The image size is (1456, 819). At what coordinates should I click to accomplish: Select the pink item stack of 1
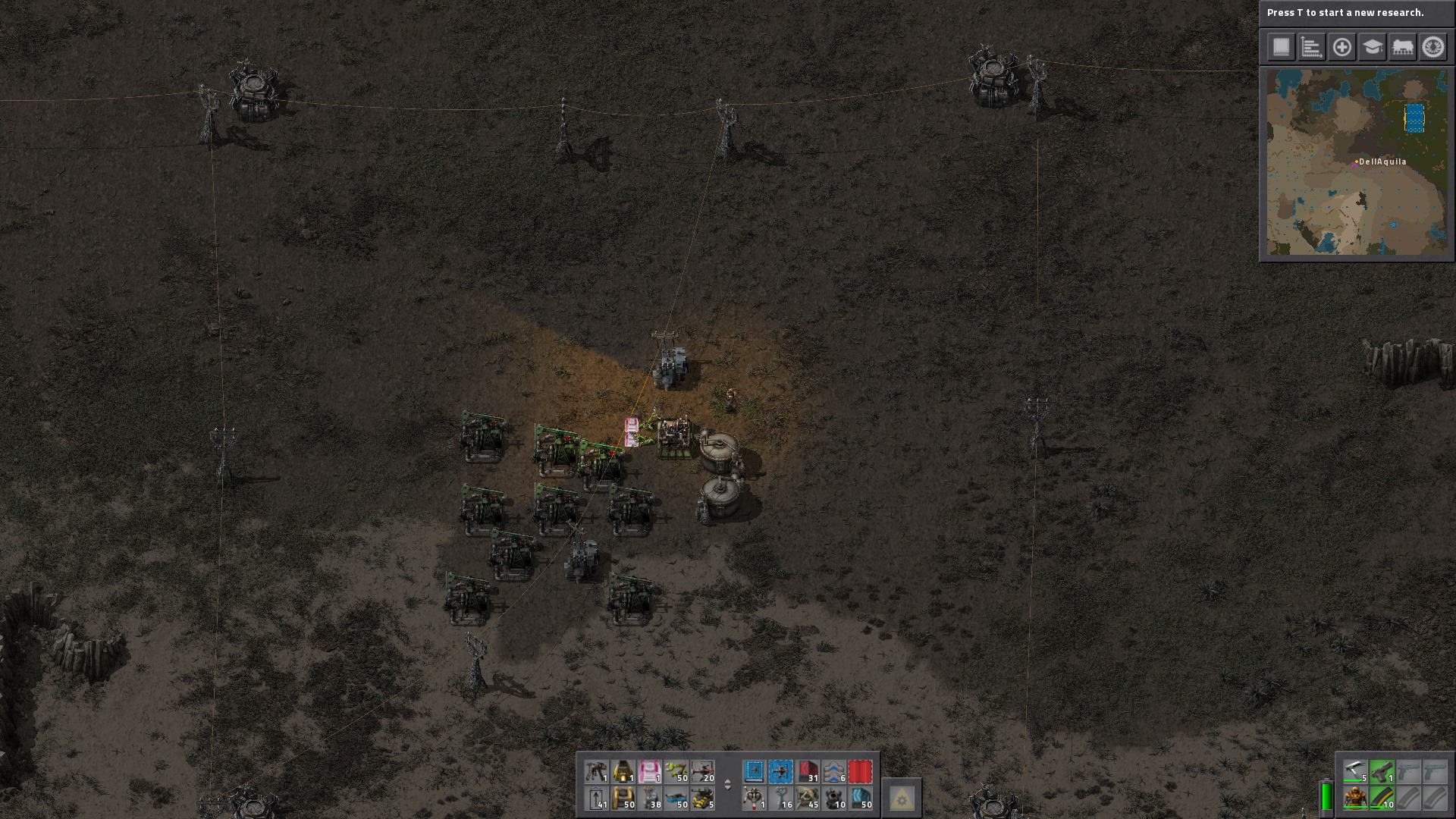click(650, 772)
